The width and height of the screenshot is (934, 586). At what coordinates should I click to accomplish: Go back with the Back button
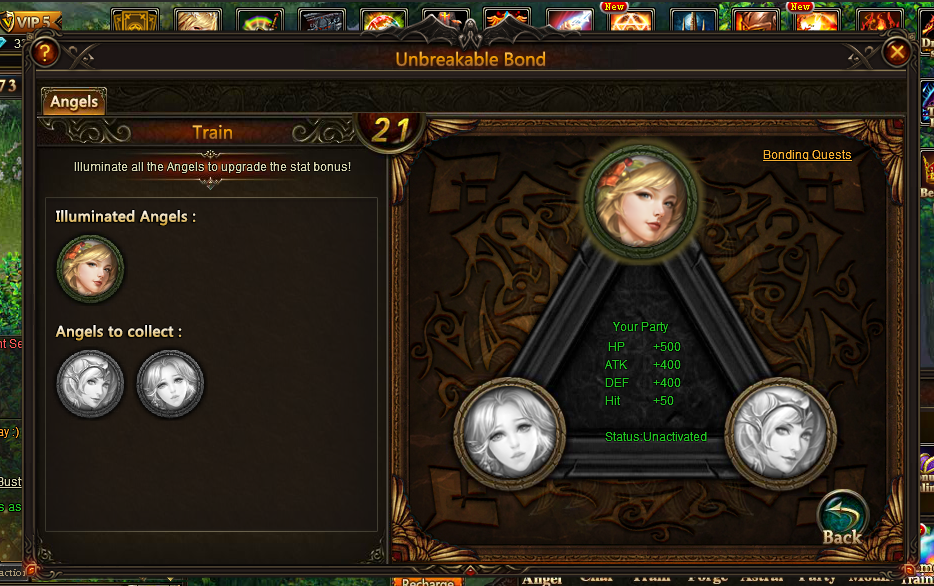click(x=842, y=521)
